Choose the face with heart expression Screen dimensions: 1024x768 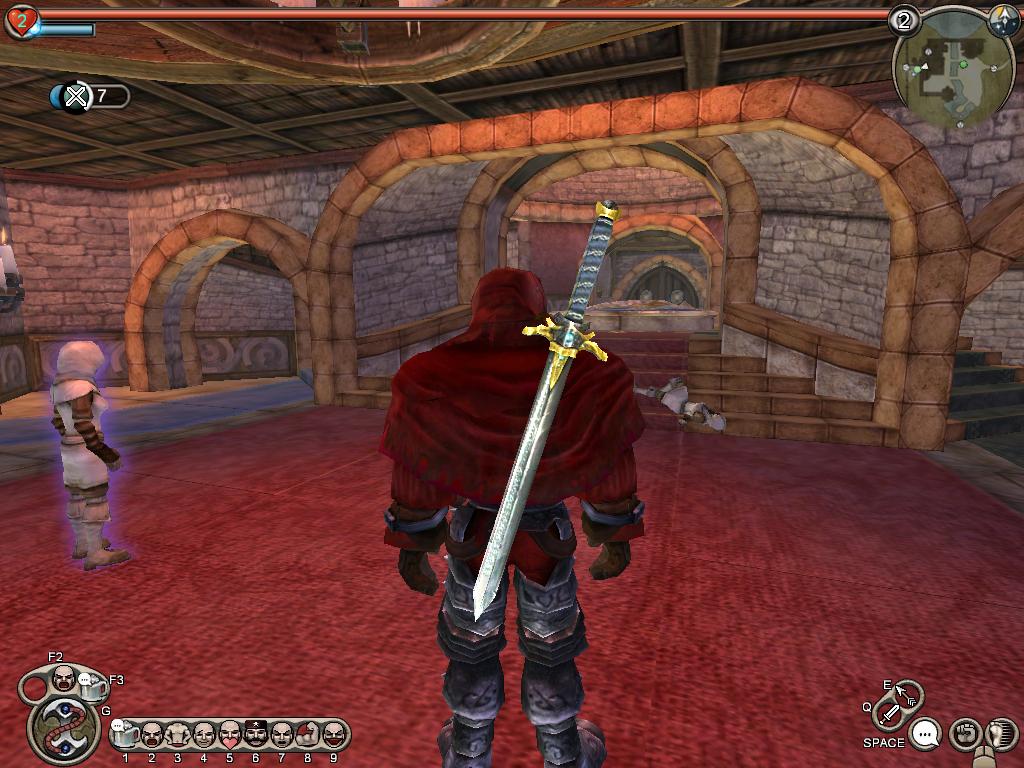click(230, 735)
